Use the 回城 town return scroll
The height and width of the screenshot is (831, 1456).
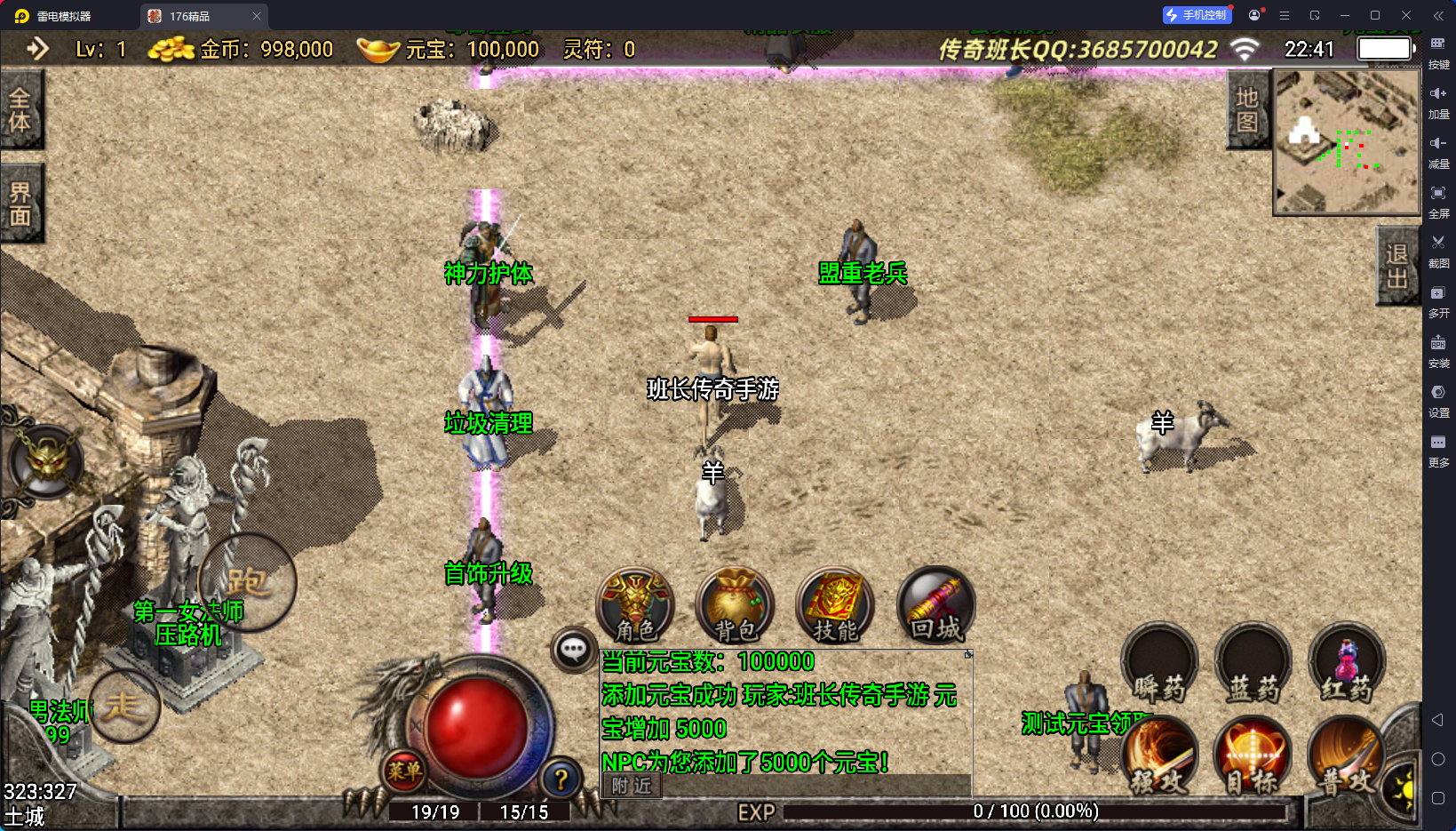click(936, 606)
